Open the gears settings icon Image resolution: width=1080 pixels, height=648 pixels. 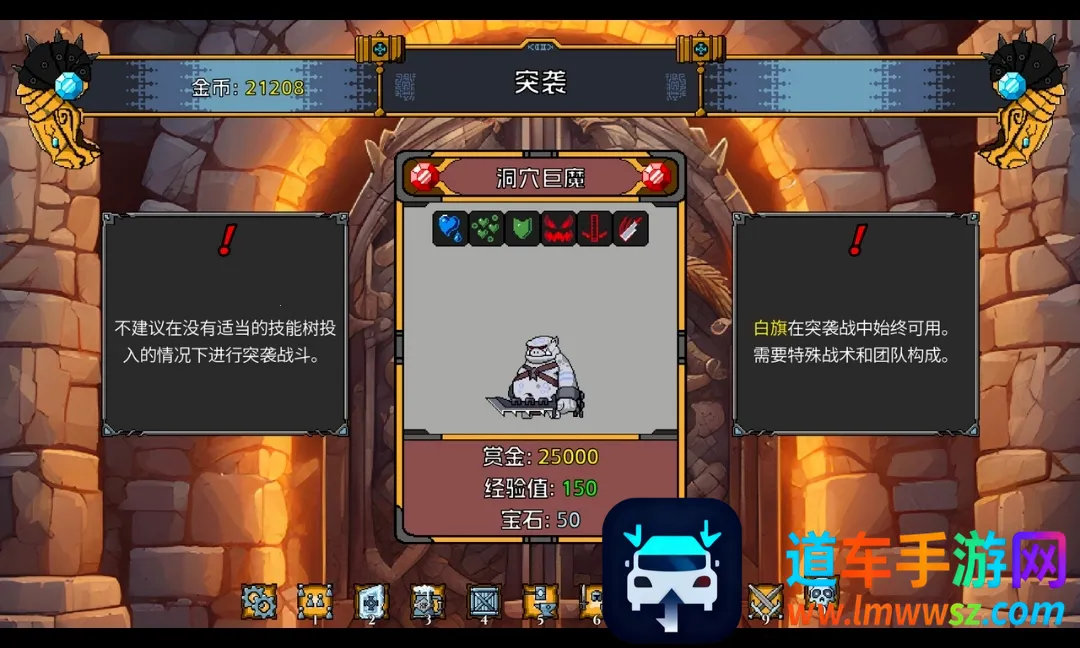pyautogui.click(x=259, y=602)
